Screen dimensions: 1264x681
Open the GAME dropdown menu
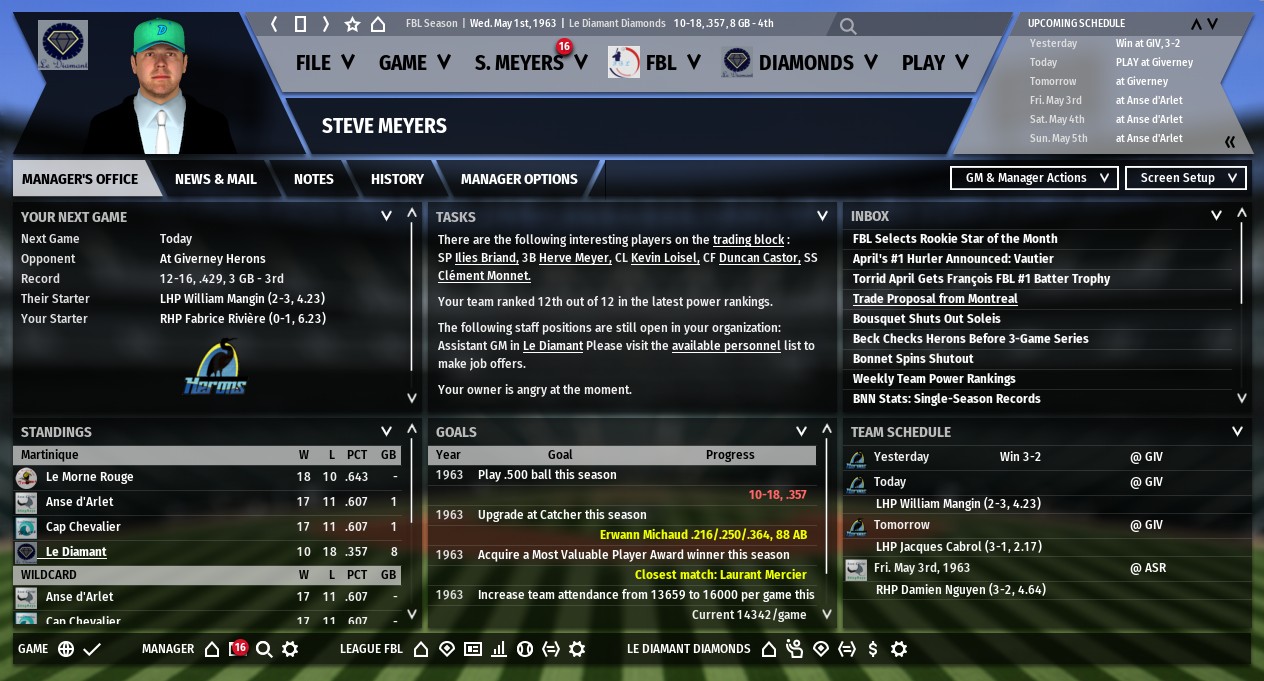(414, 63)
